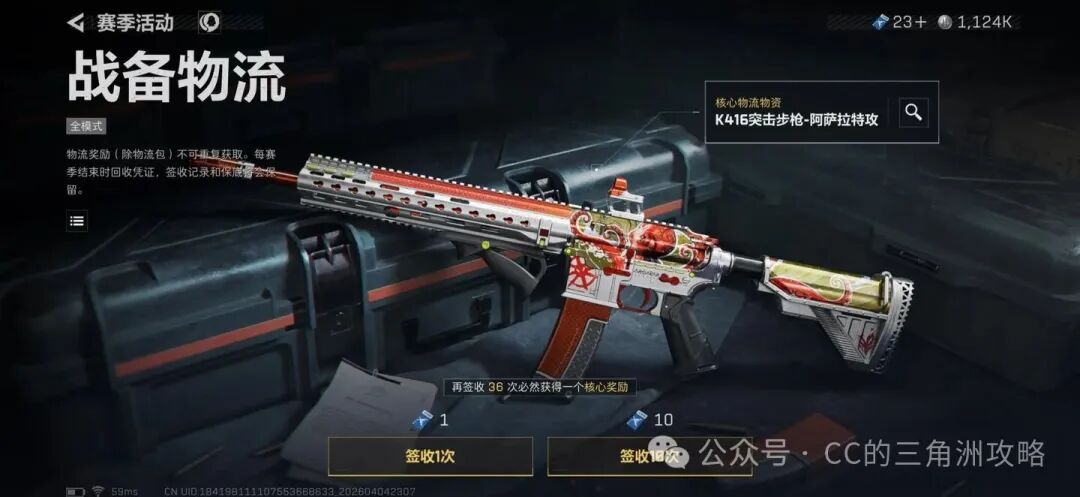Open the magnifier preview for K416 rifle
Screen dimensions: 1080x497
(x=912, y=112)
